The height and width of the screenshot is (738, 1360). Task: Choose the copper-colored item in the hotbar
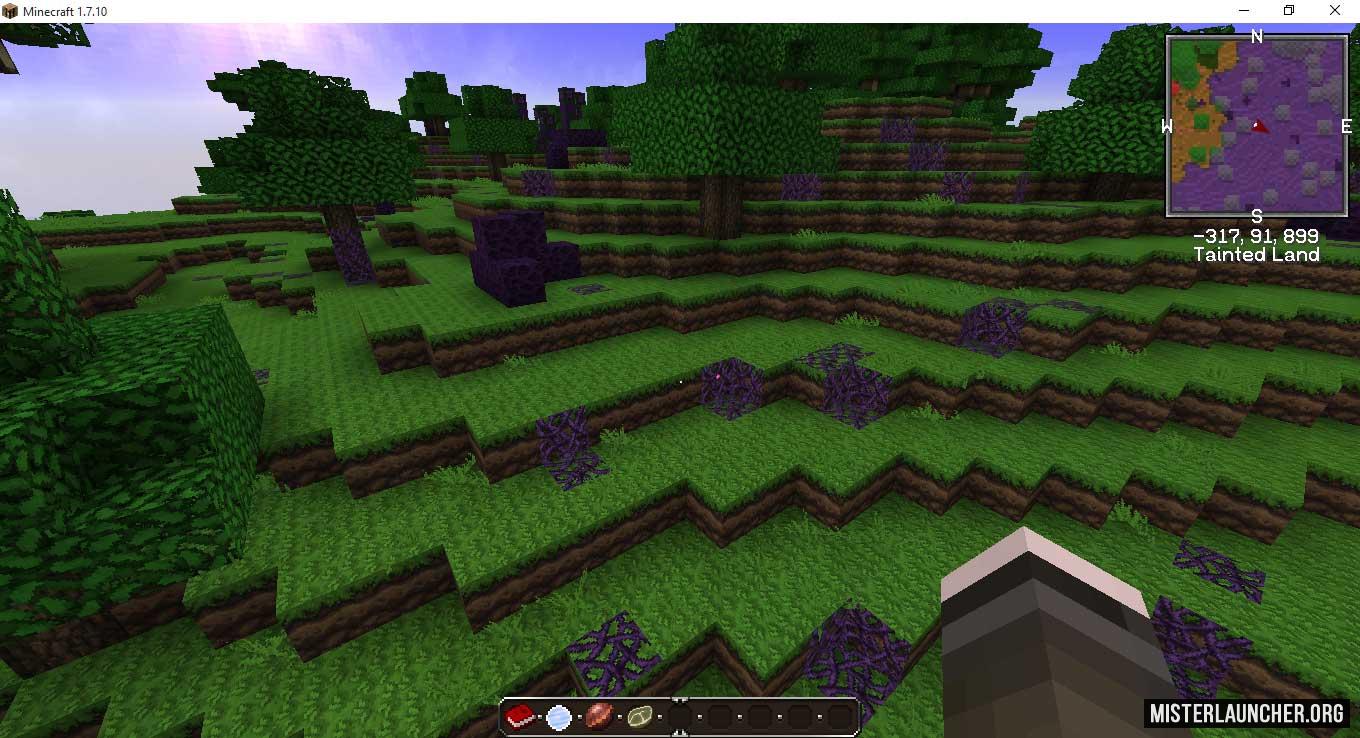(600, 716)
